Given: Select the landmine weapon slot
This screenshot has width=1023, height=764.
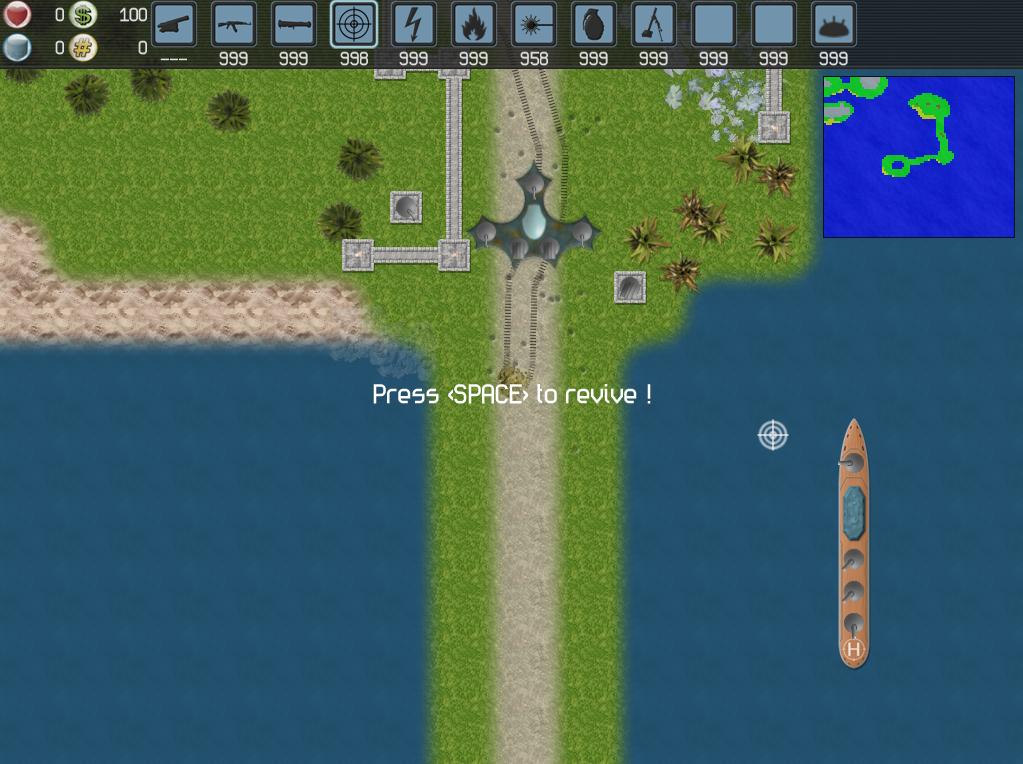Looking at the screenshot, I should pos(834,25).
